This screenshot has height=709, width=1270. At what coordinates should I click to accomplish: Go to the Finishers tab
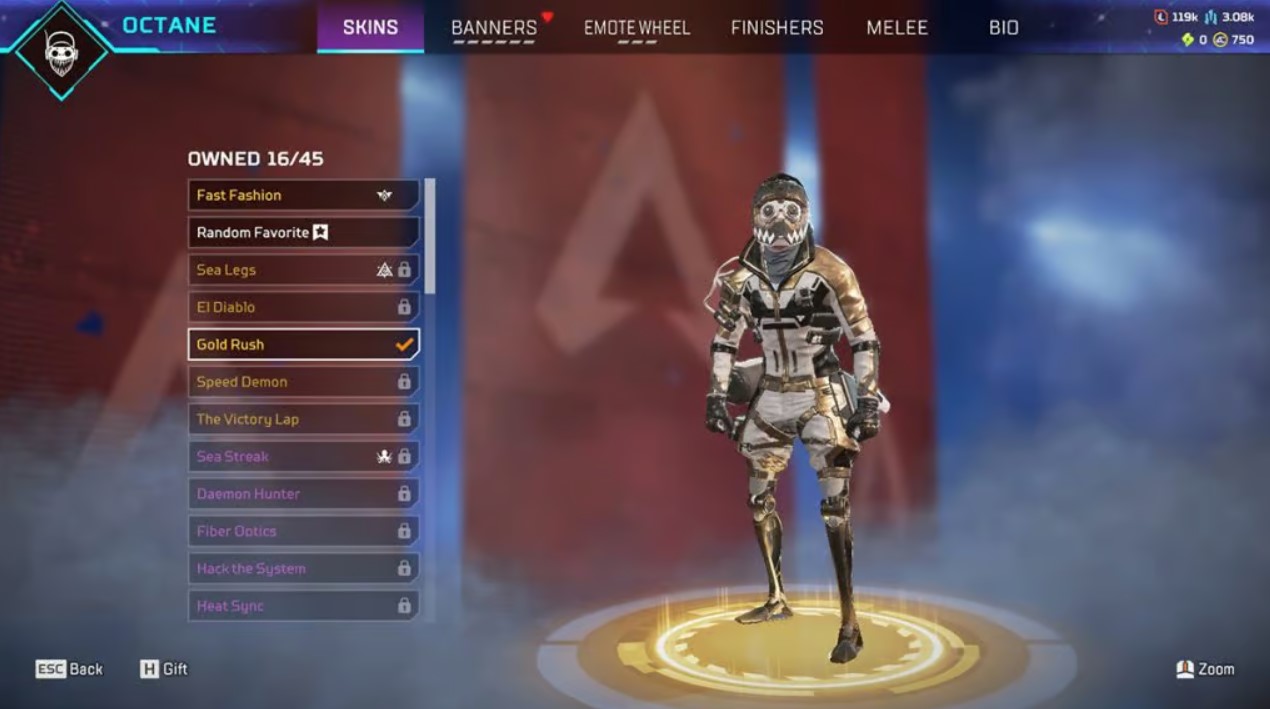[x=777, y=28]
